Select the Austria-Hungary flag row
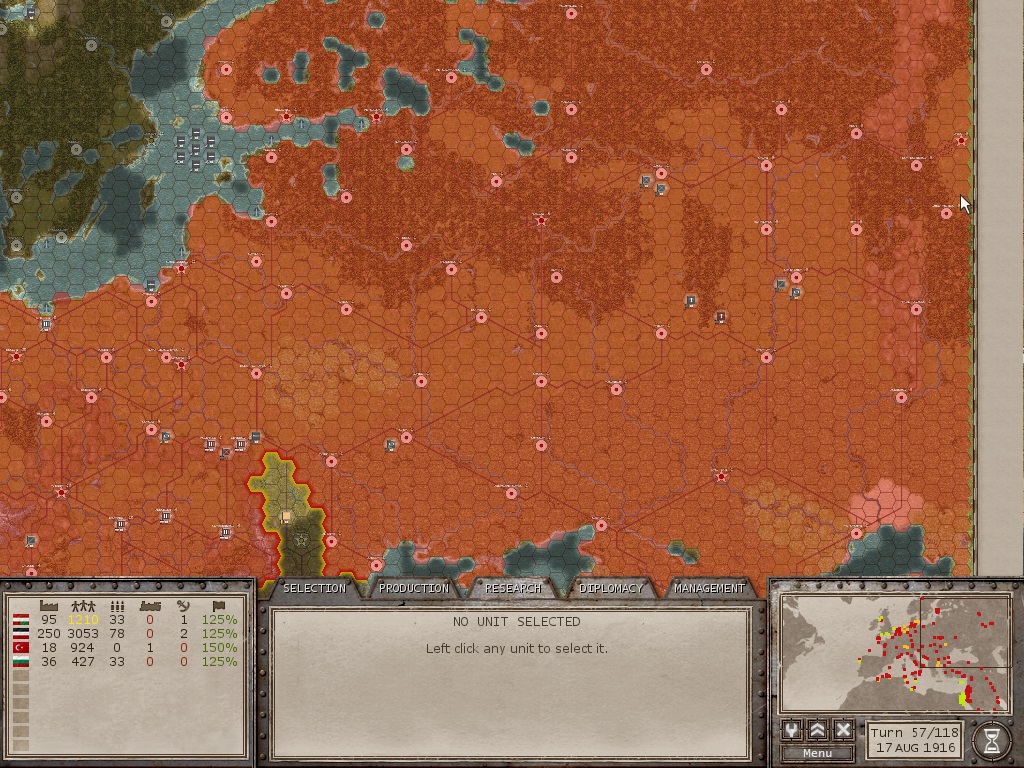 pos(20,620)
